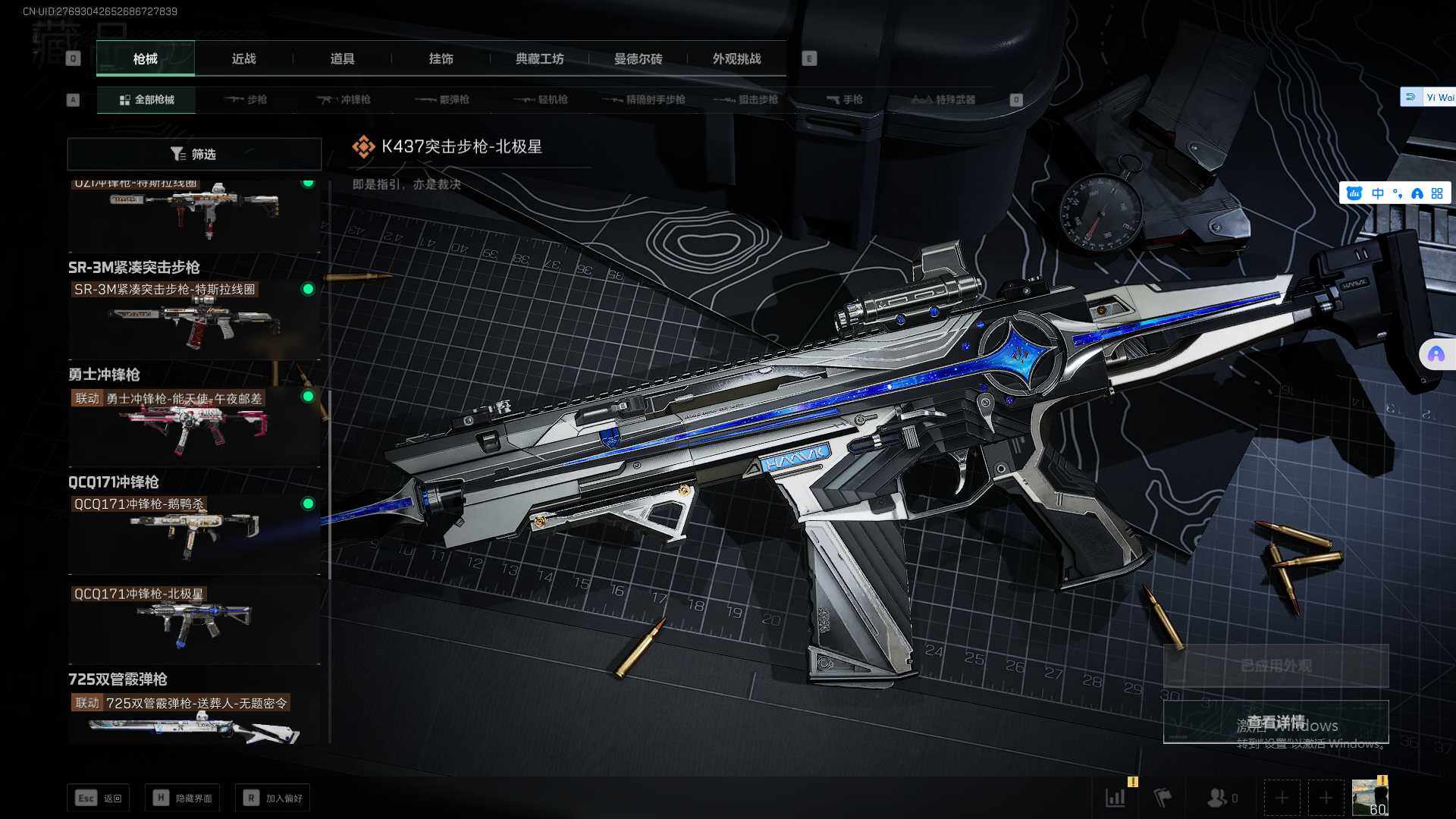Click 加入偏好 to favorite this skin
Screen dimensions: 1456x819
pos(273,798)
